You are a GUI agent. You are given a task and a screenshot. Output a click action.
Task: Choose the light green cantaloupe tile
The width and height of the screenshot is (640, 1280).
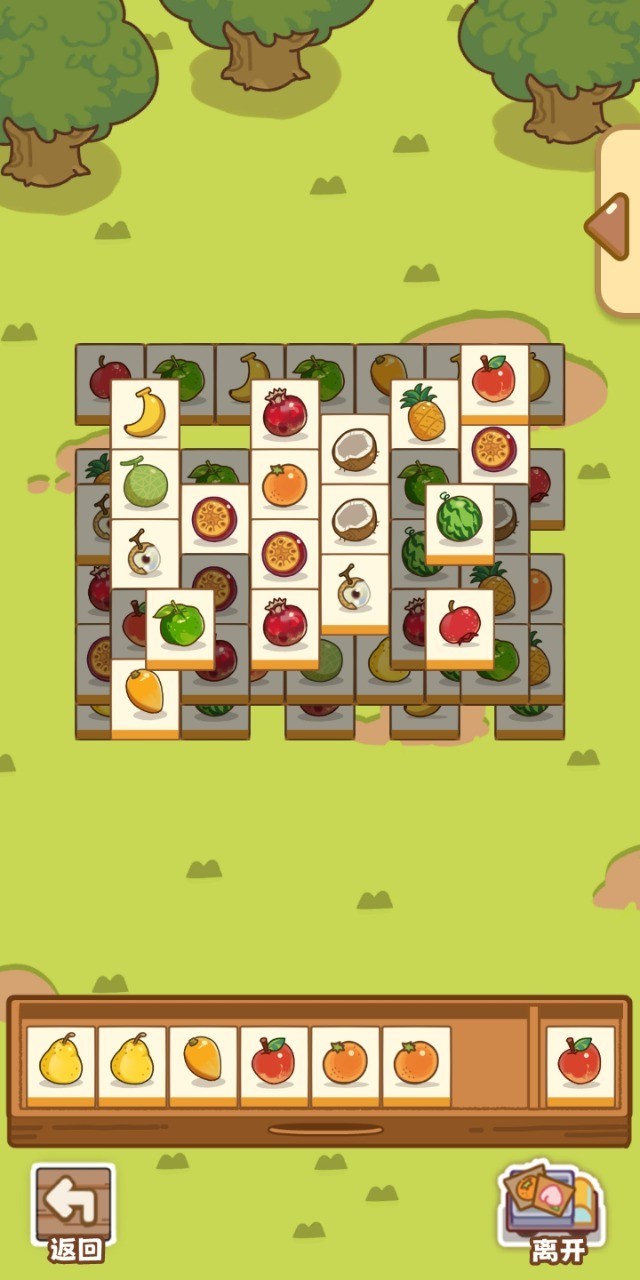(x=145, y=483)
